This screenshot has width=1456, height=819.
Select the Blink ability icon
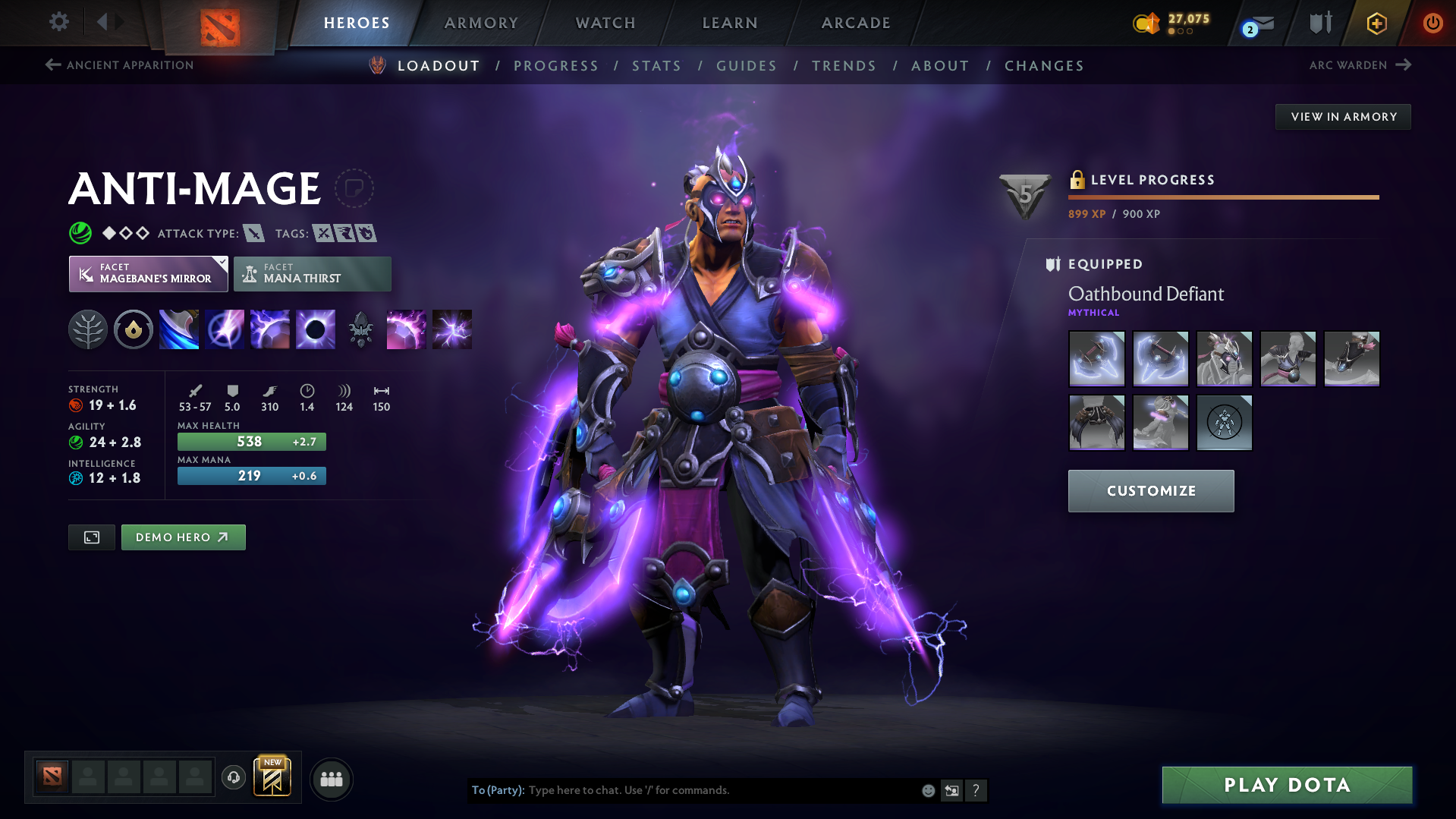[x=224, y=329]
